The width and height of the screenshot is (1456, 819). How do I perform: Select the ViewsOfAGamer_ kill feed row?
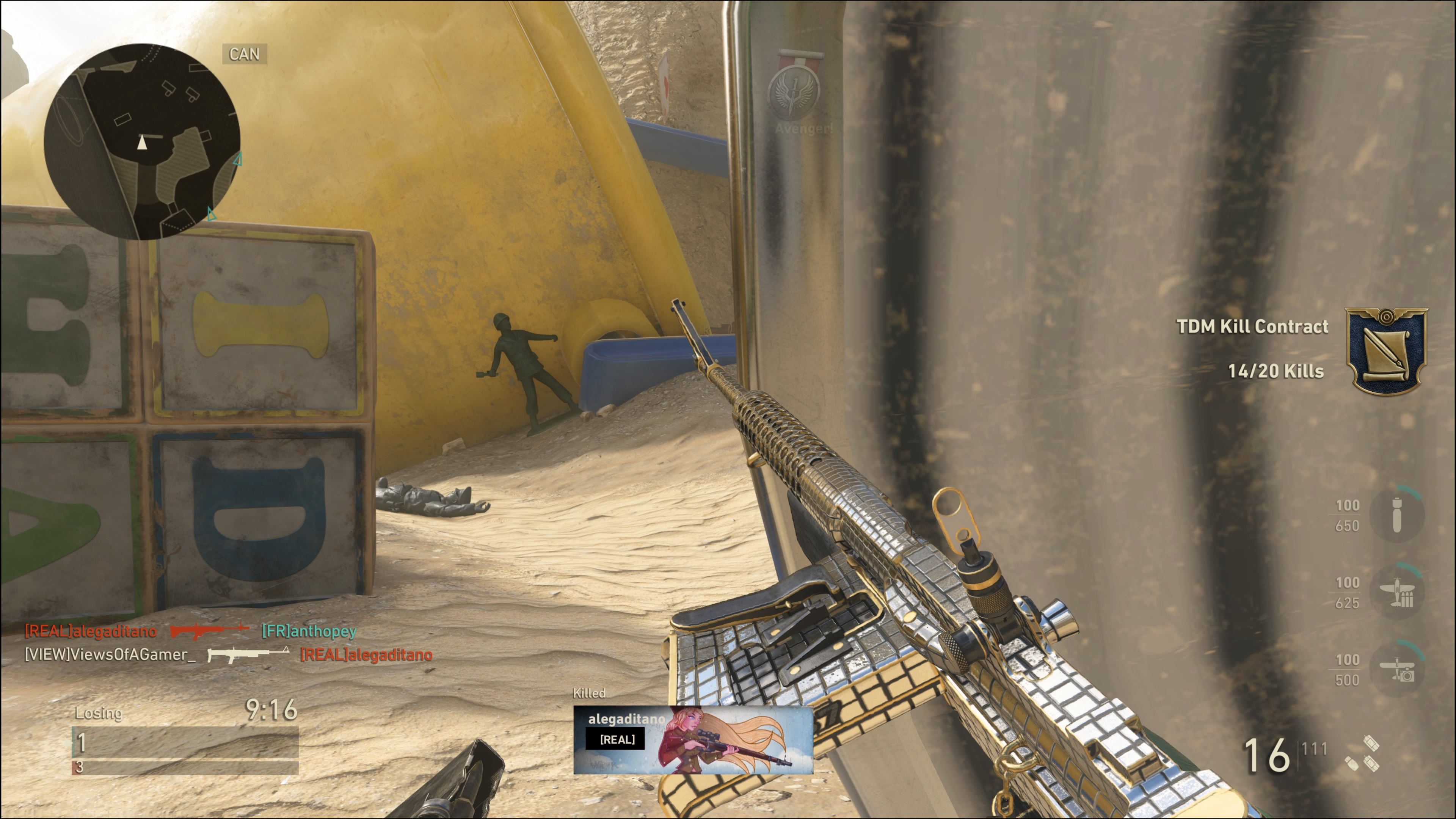point(228,654)
